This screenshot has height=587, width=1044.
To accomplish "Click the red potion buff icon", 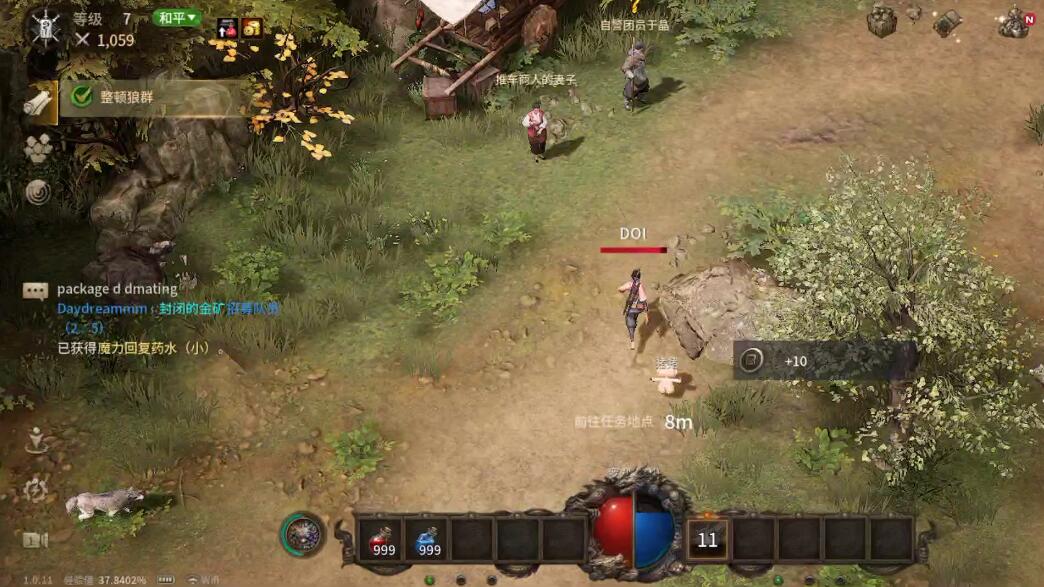I will tap(227, 28).
